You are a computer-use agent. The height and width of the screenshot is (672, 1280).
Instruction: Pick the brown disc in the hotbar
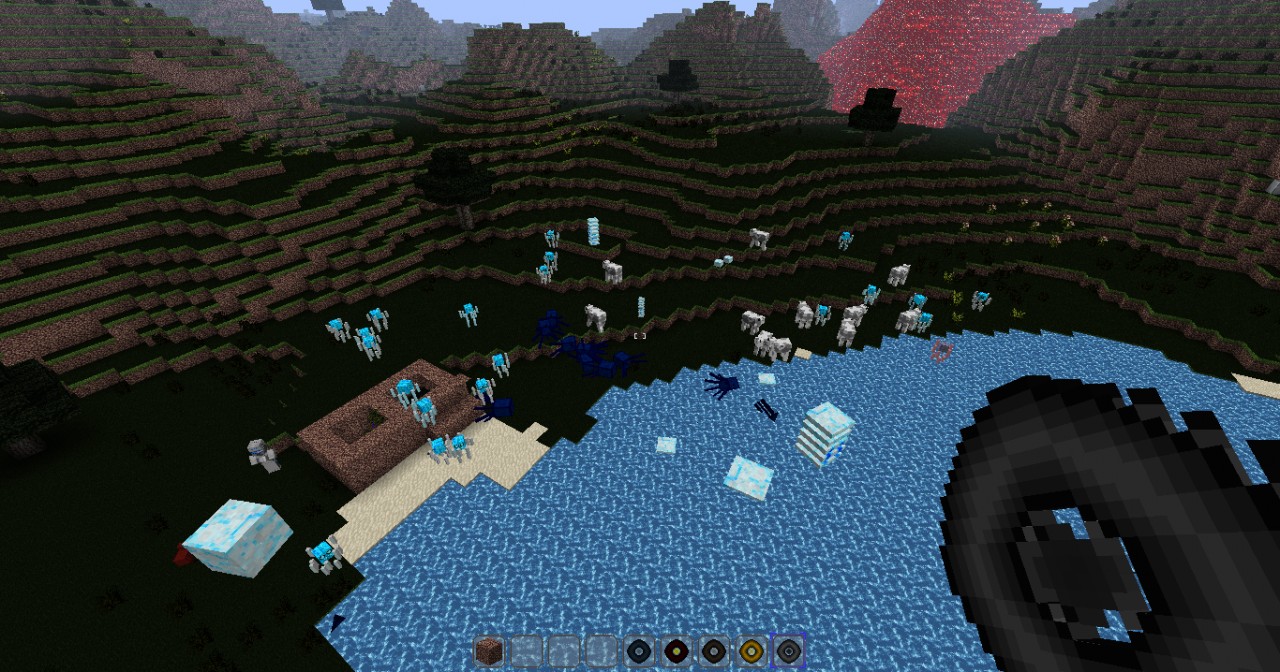[x=714, y=651]
